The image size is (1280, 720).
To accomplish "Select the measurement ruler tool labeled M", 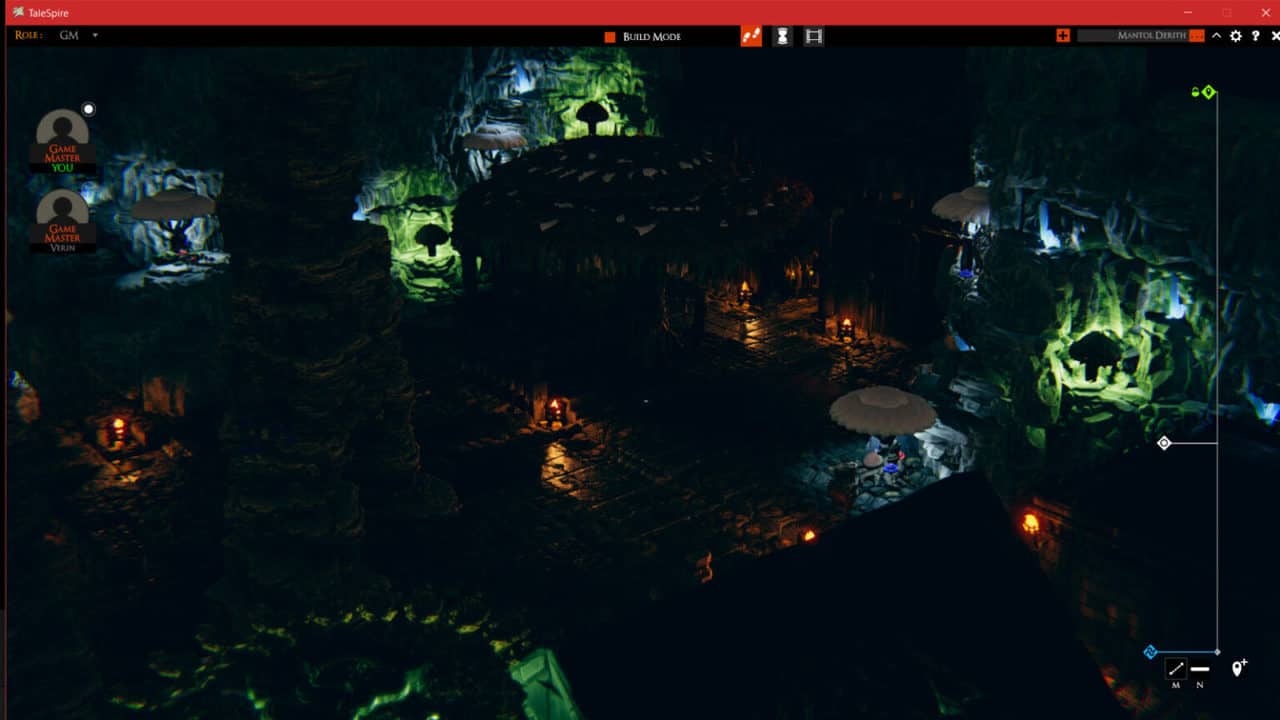I will coord(1176,668).
